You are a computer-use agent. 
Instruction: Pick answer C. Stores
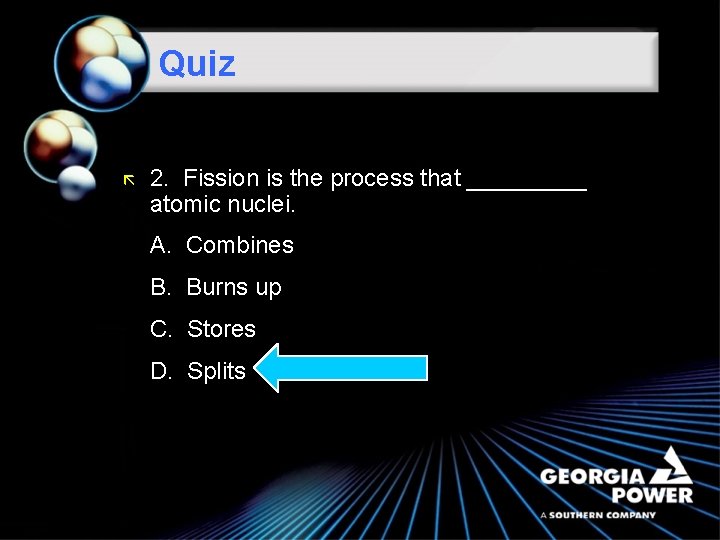203,329
